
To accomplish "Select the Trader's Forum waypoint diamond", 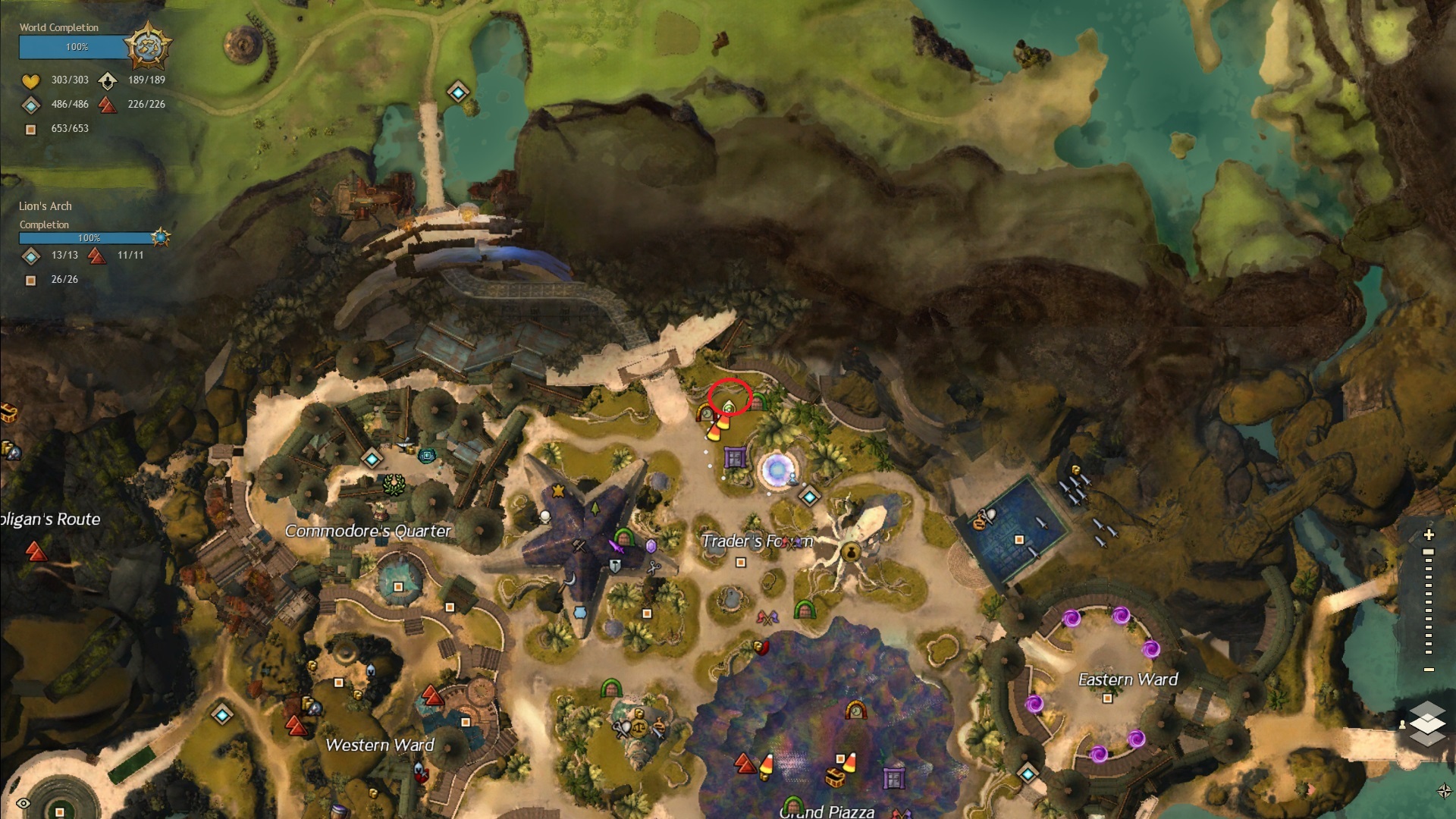I will (x=809, y=497).
